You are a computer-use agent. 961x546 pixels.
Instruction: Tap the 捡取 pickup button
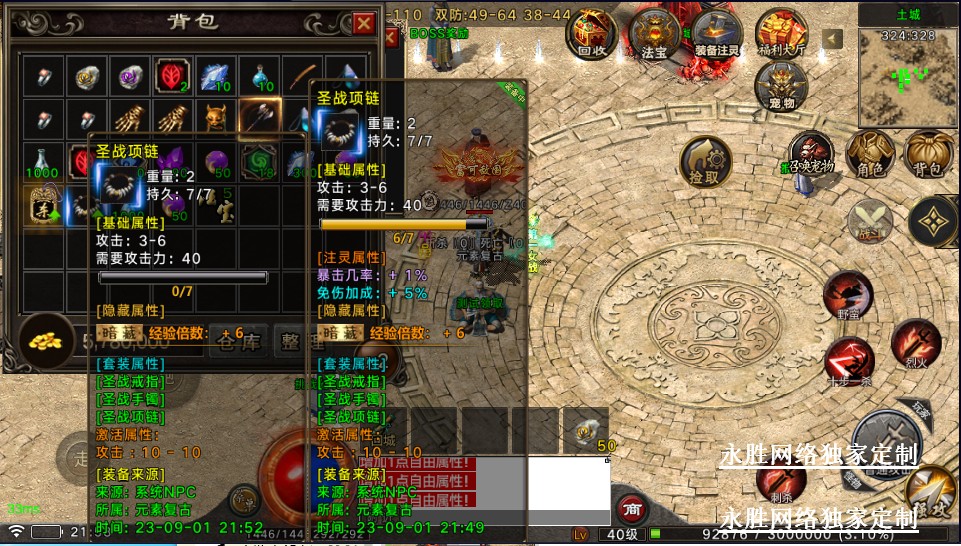point(705,162)
